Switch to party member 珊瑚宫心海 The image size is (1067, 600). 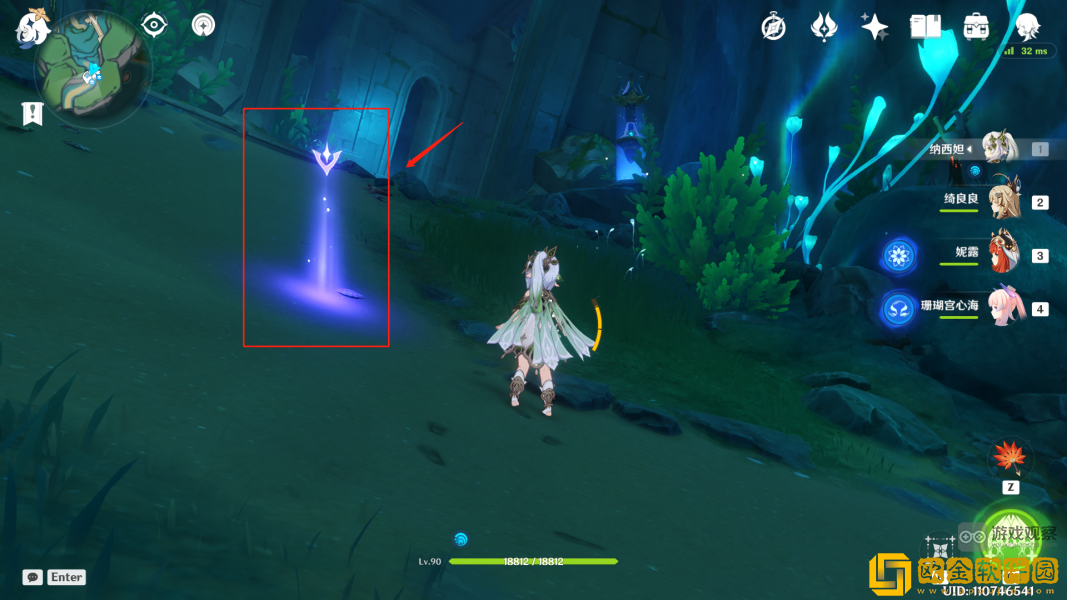tap(1000, 307)
